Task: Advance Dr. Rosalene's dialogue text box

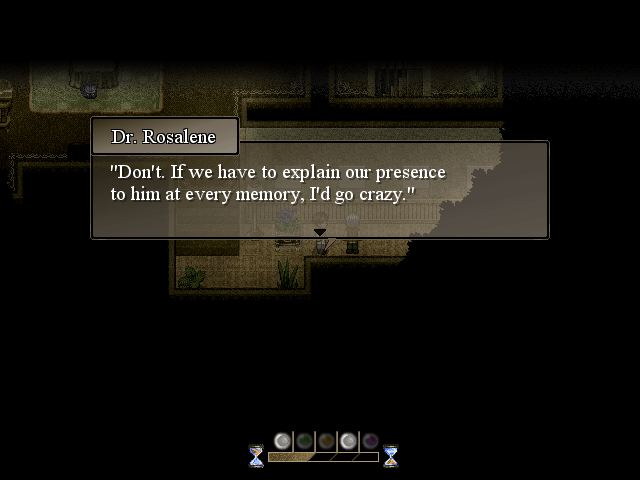Action: (x=320, y=190)
